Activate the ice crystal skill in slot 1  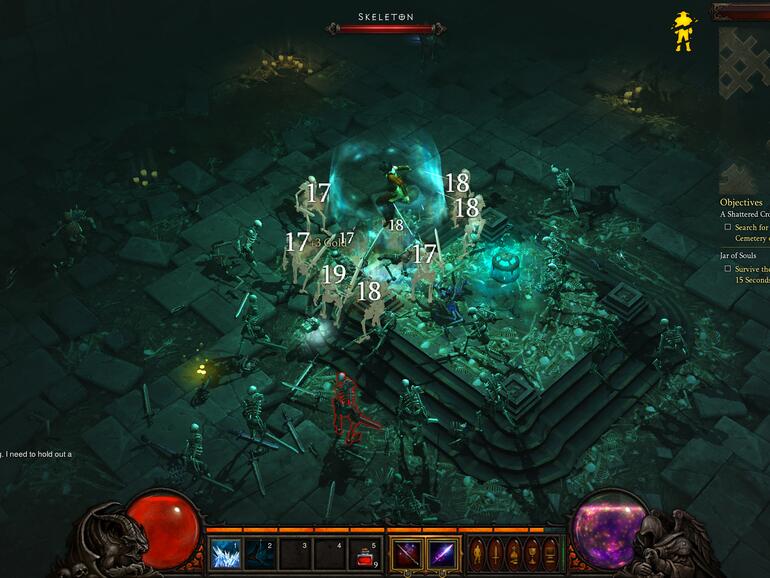(x=225, y=553)
